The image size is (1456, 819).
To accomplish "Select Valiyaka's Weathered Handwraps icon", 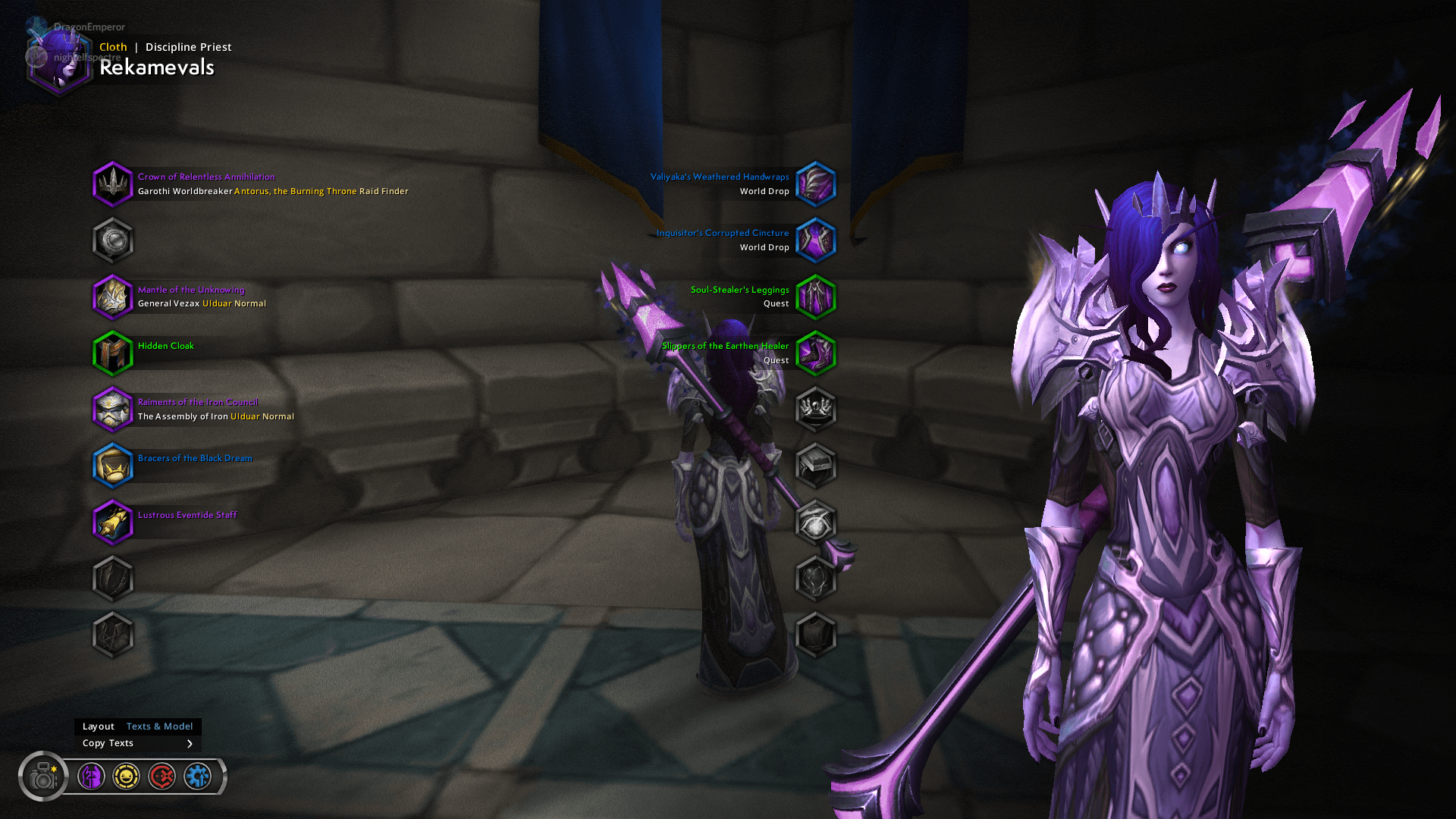I will pyautogui.click(x=816, y=184).
